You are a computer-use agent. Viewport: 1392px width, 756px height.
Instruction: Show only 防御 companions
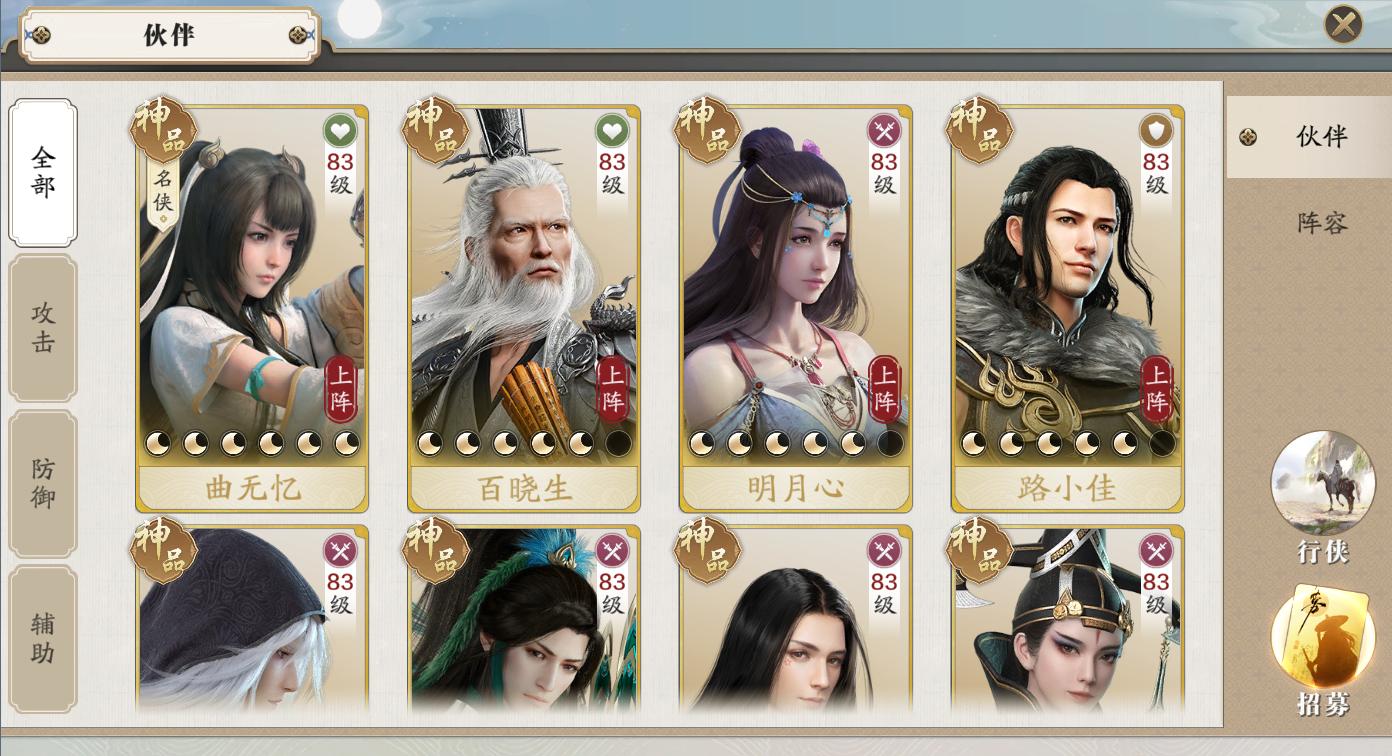43,484
